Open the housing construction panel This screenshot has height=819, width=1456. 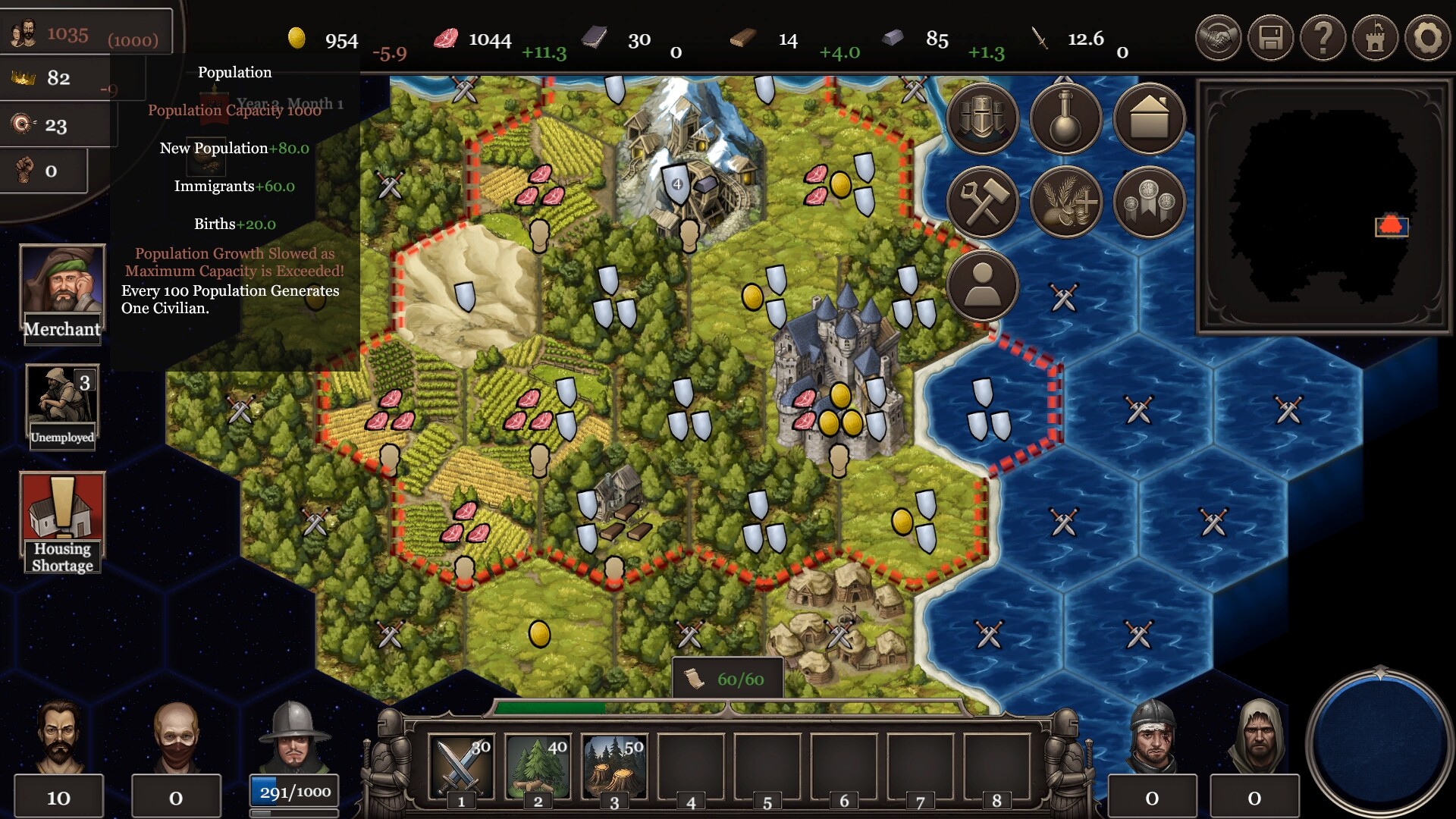tap(1148, 118)
